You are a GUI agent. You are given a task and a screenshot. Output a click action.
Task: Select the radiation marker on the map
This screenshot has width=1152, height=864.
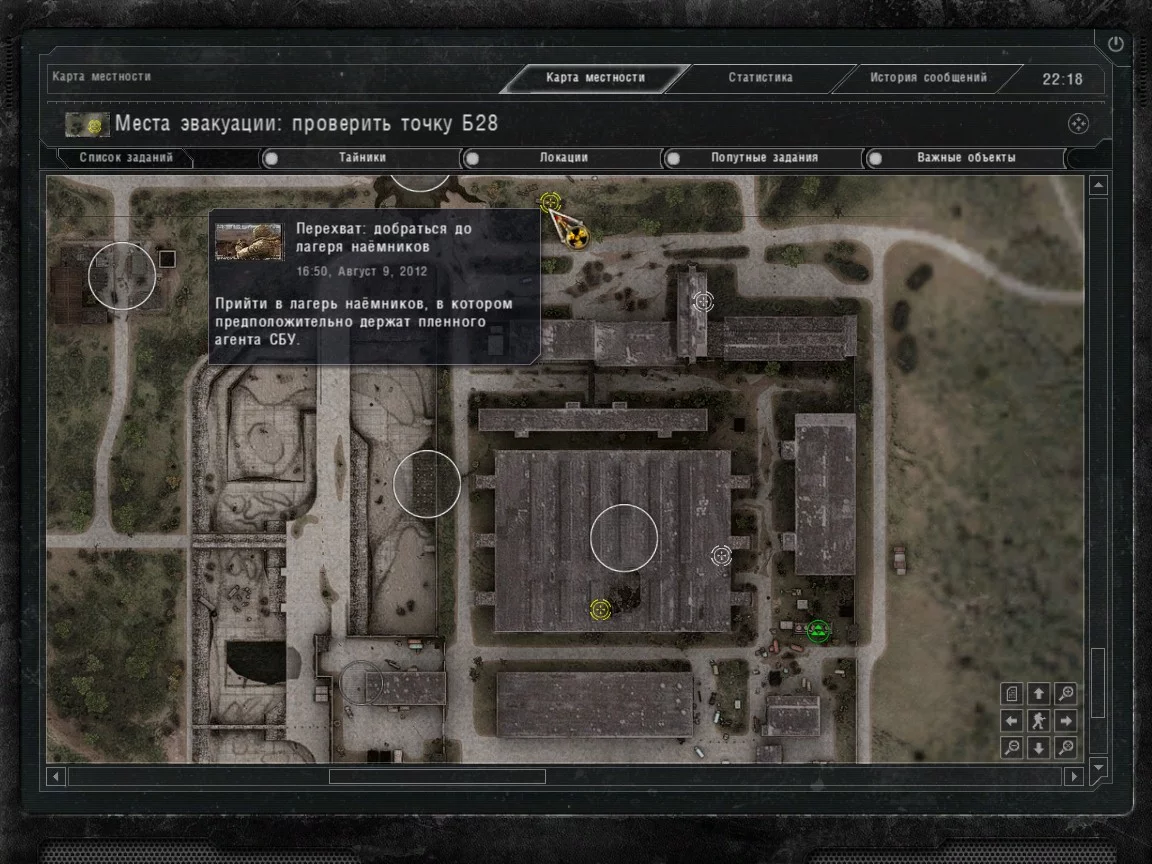point(577,237)
